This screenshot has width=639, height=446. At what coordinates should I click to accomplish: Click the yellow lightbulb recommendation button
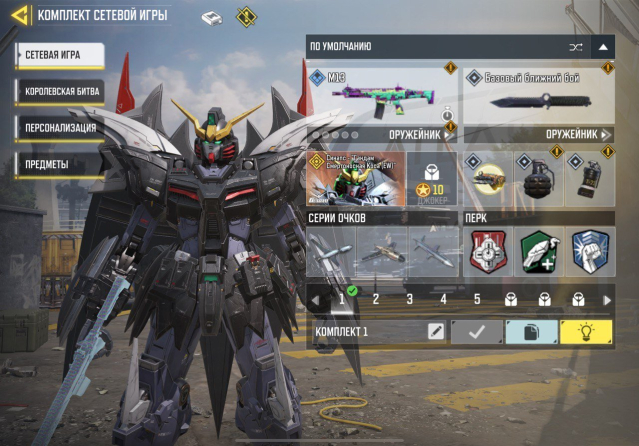[x=586, y=332]
